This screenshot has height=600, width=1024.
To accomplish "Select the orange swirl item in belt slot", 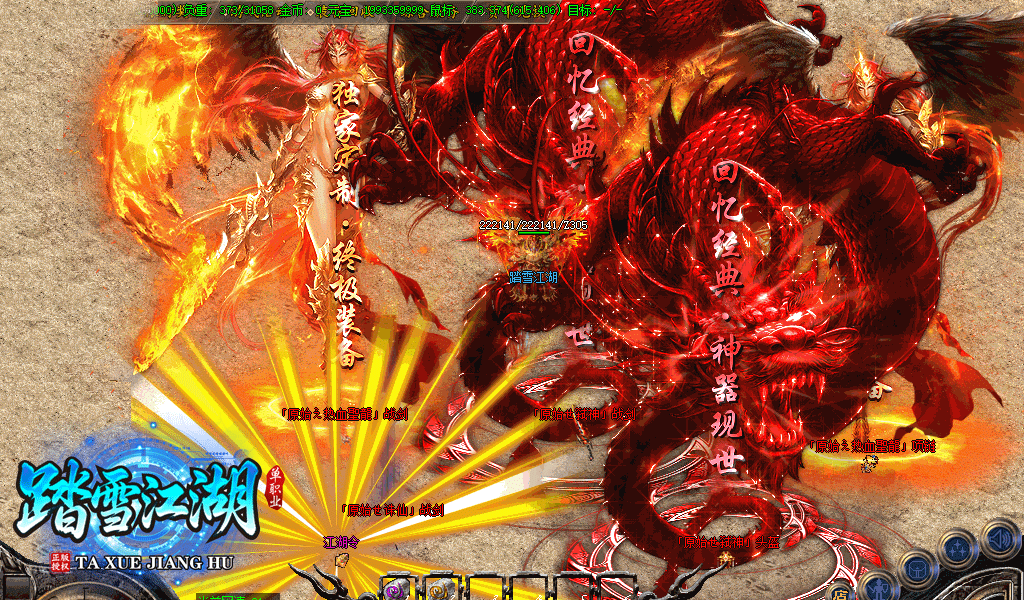I will 441,589.
